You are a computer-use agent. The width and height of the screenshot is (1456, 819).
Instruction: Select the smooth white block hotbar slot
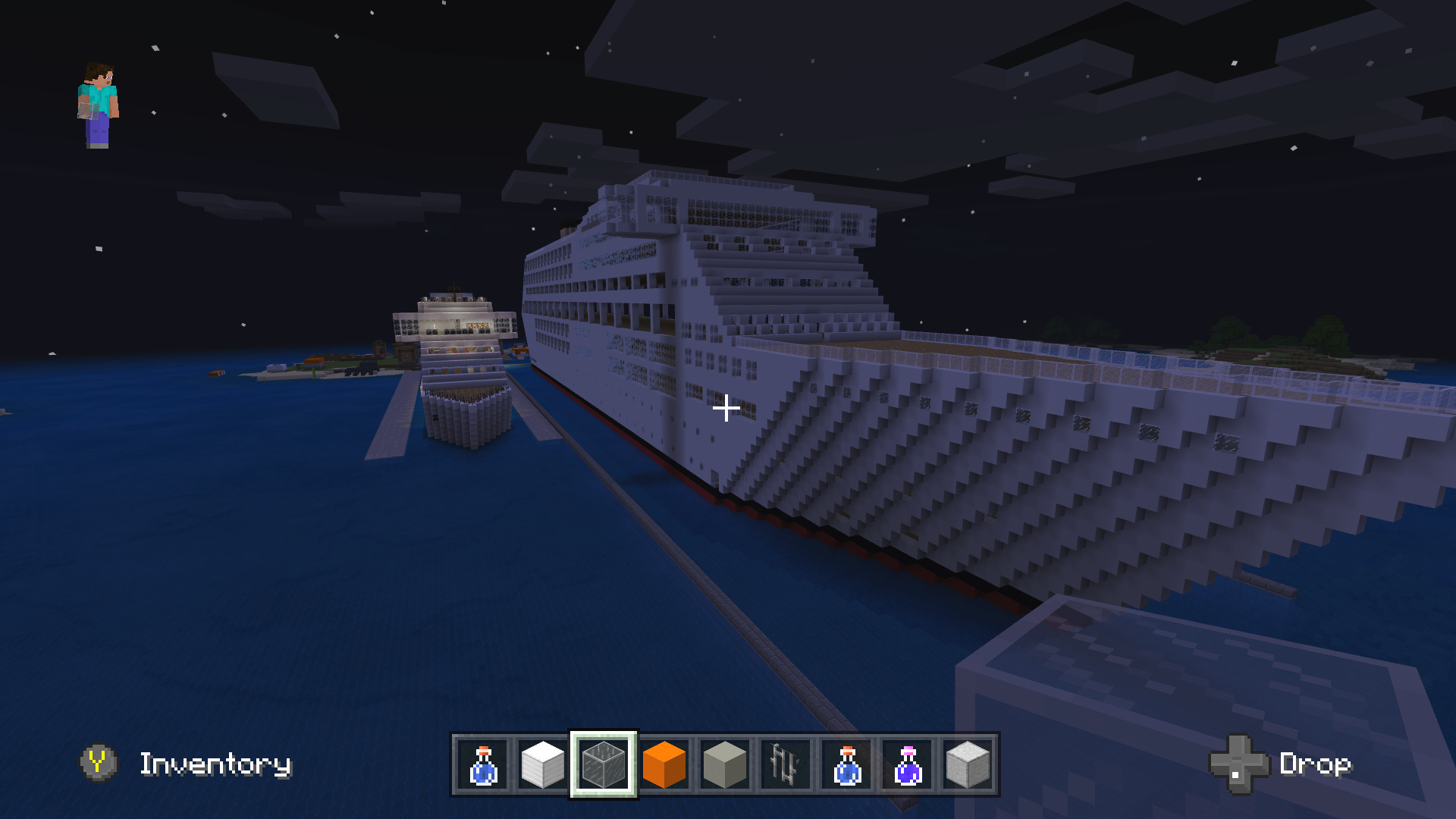(x=543, y=764)
